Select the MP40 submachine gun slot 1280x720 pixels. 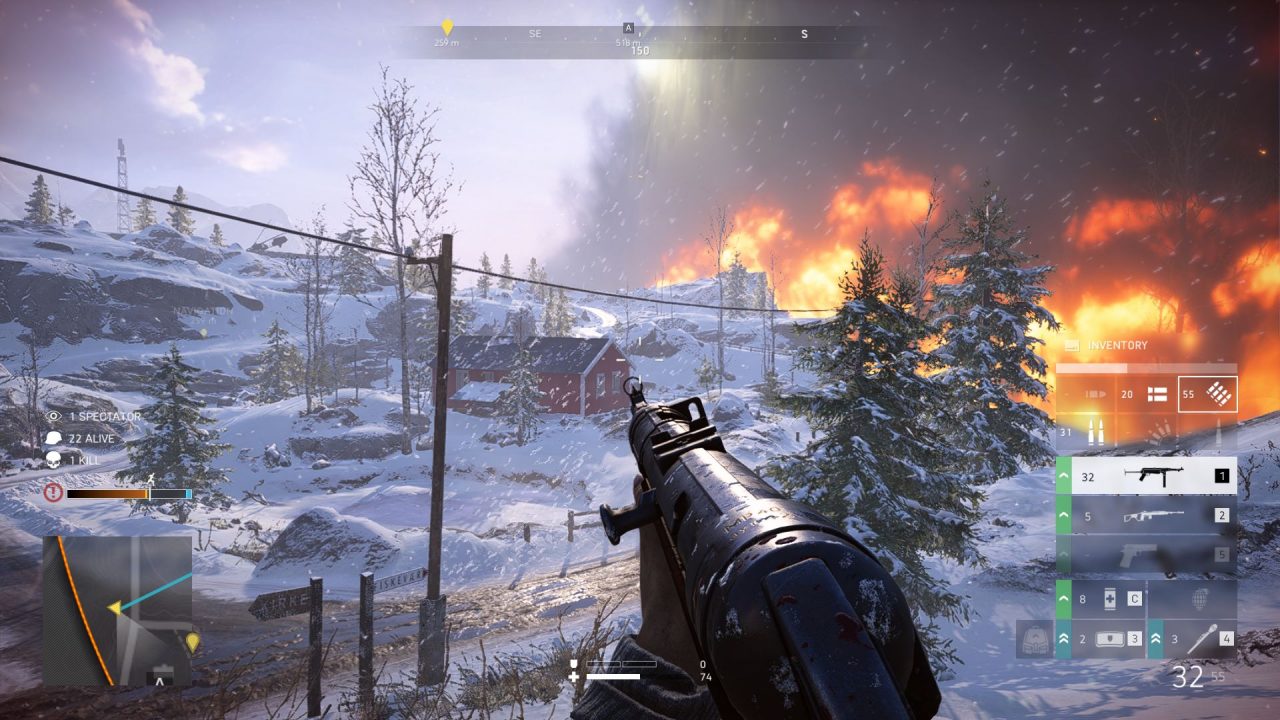(1146, 476)
